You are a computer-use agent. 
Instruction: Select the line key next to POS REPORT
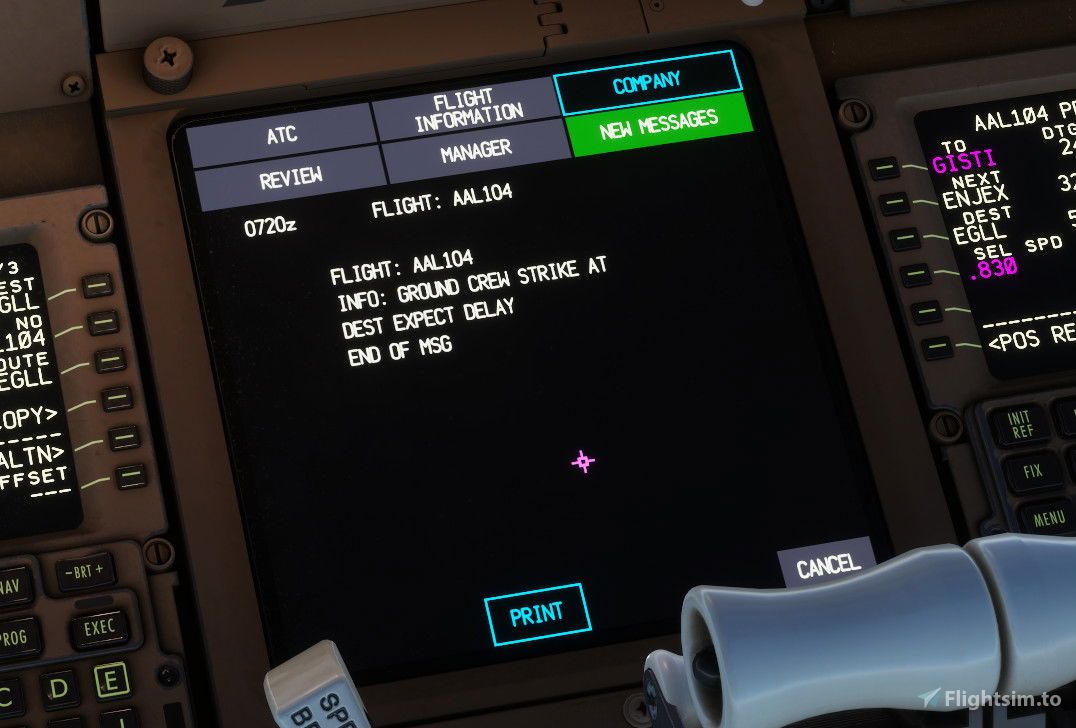[937, 347]
